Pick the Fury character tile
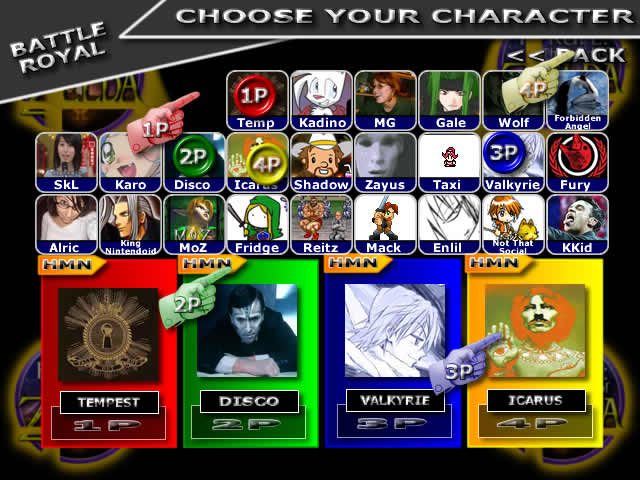 tap(578, 160)
